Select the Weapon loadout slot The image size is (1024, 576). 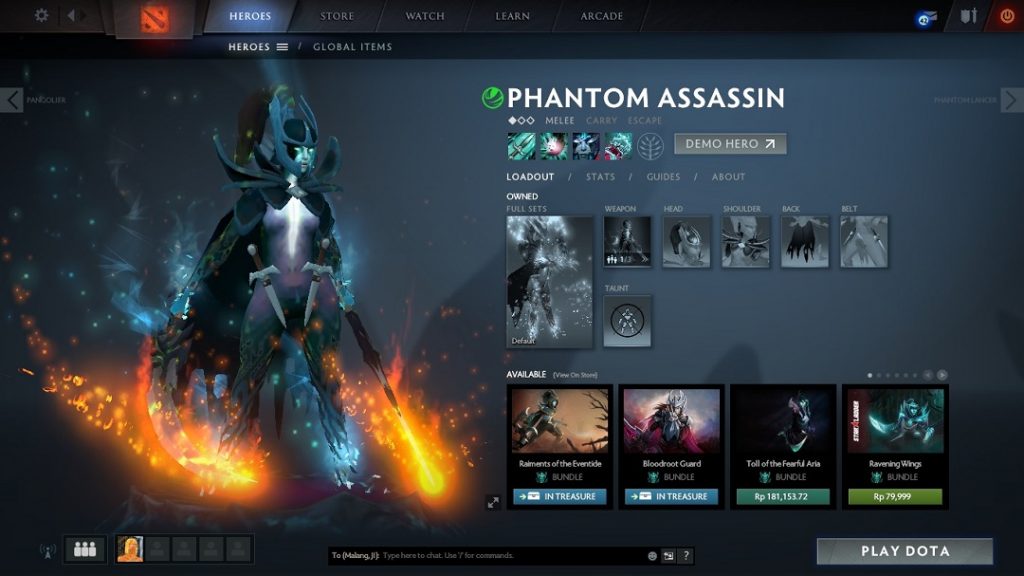click(627, 242)
